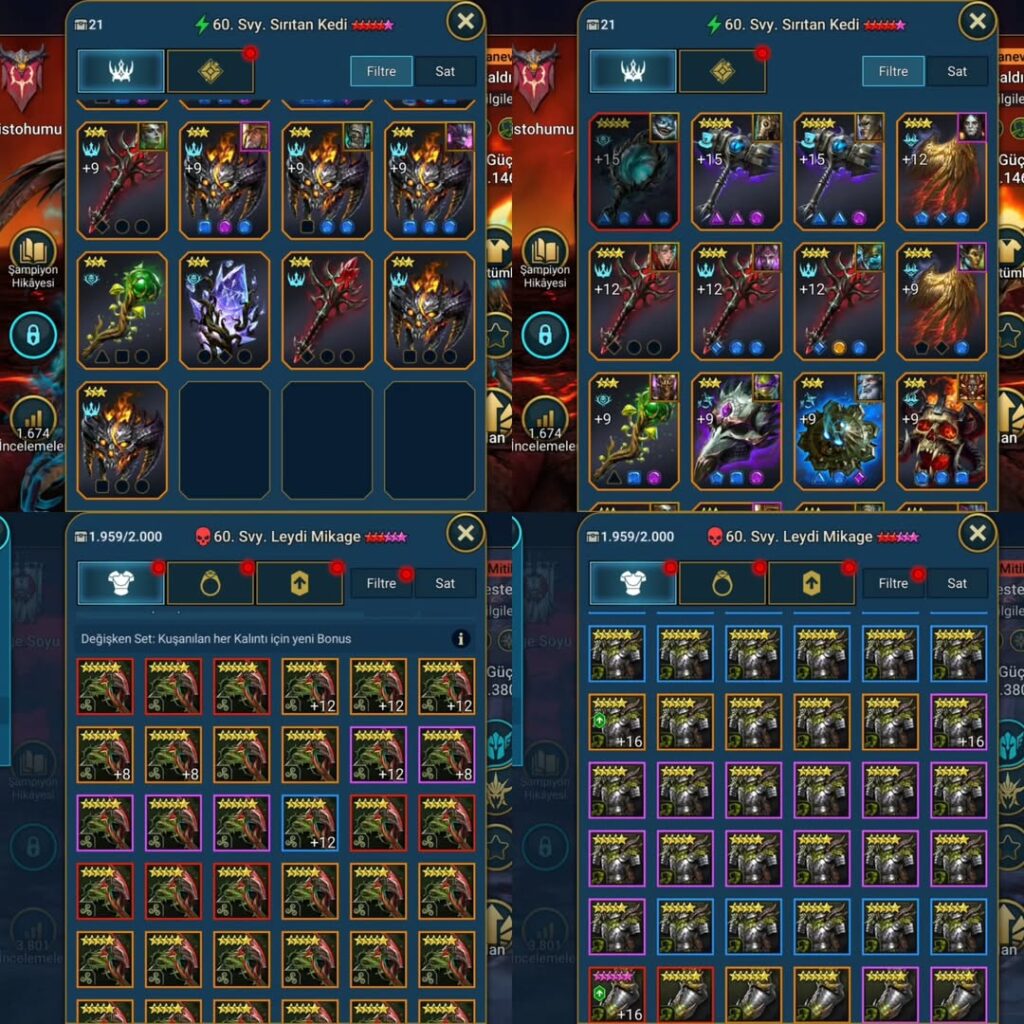Choose the purple-bordered chest armor at +16
The height and width of the screenshot is (1024, 1024).
[958, 722]
